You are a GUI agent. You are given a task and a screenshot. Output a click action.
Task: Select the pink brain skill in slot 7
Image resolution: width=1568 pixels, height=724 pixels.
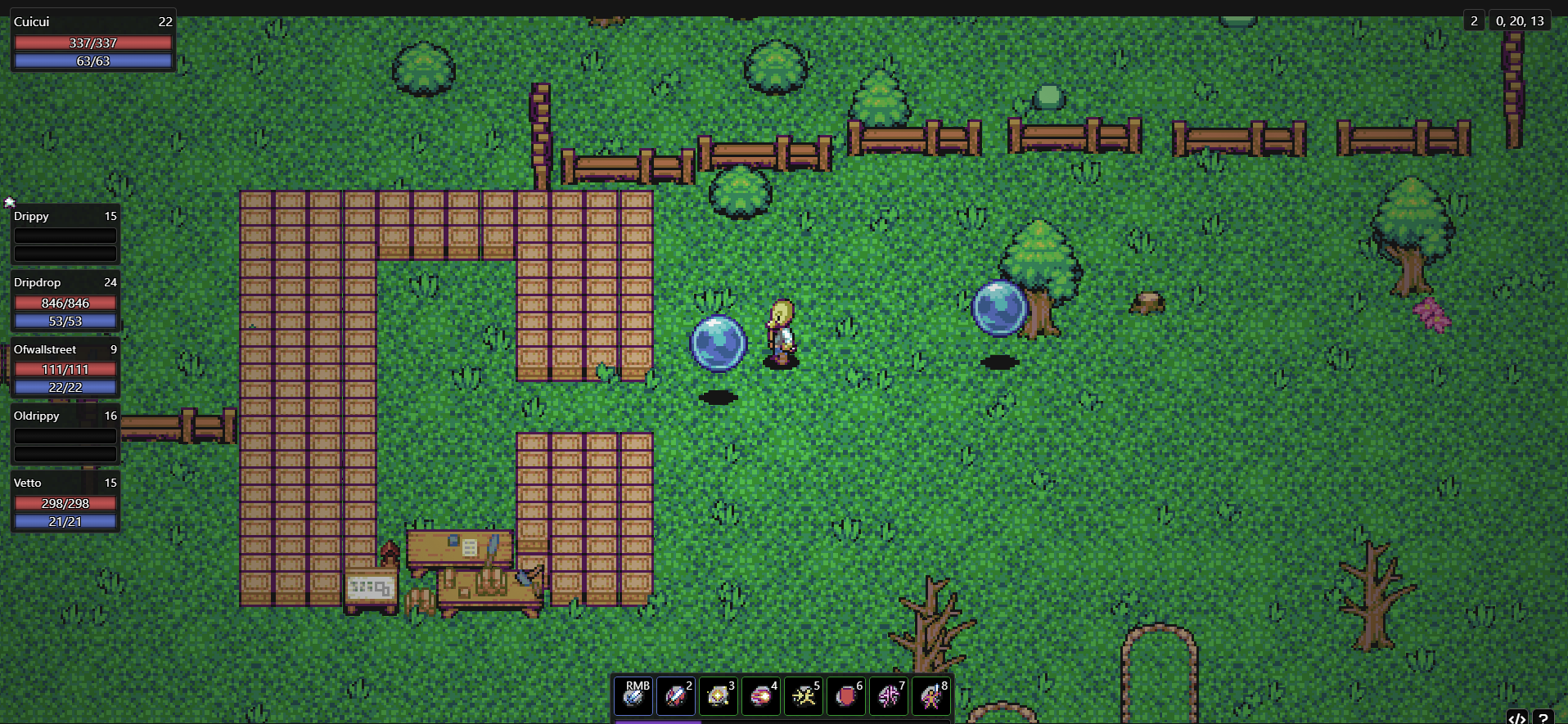pos(889,696)
